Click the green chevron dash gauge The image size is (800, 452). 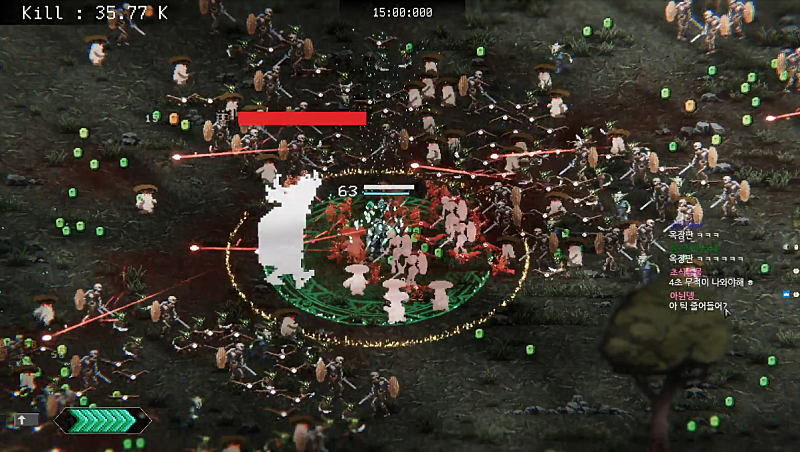pyautogui.click(x=103, y=420)
